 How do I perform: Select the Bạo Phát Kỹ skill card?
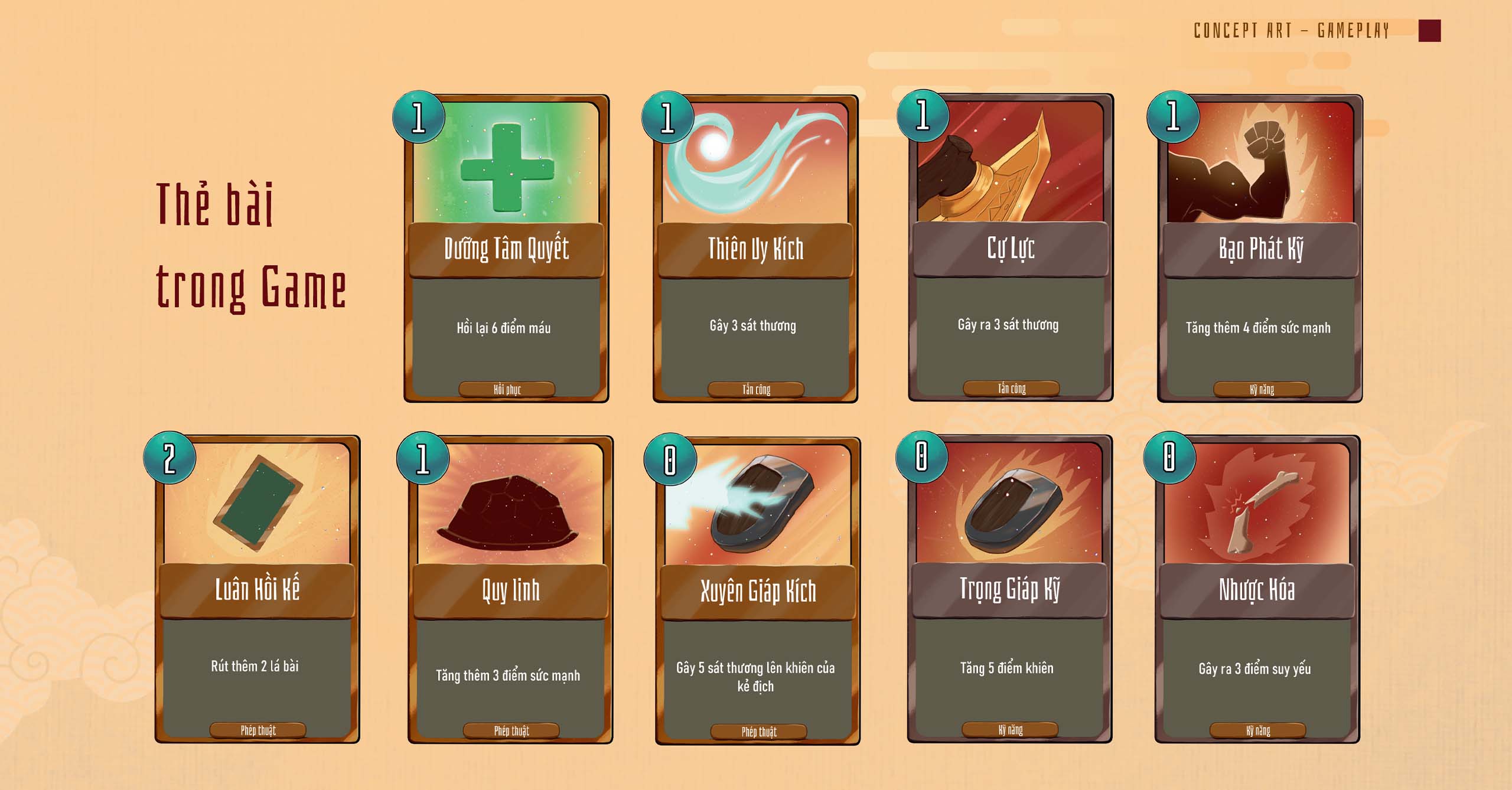1260,249
